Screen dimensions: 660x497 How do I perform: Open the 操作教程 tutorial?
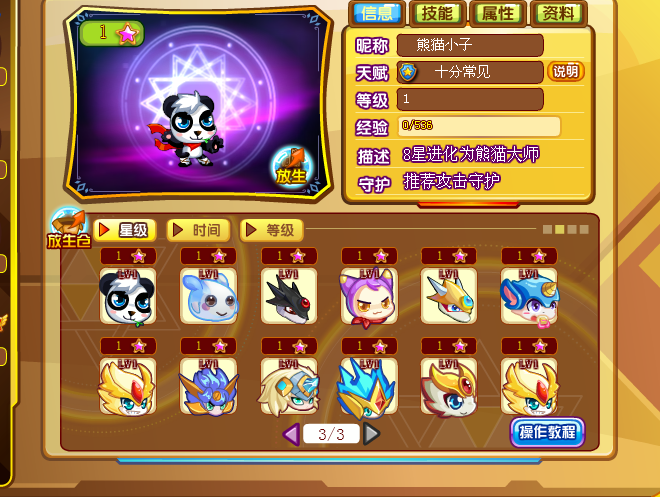547,432
